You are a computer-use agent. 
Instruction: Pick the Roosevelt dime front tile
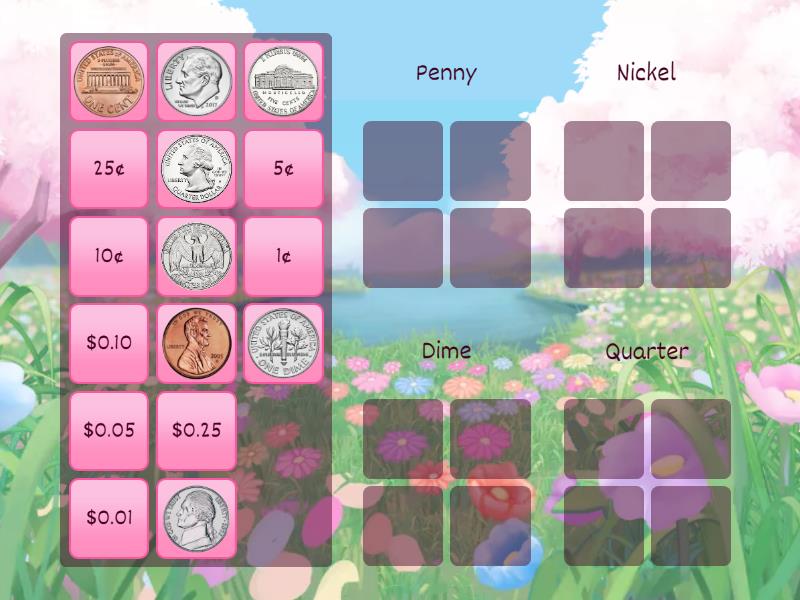pos(196,81)
